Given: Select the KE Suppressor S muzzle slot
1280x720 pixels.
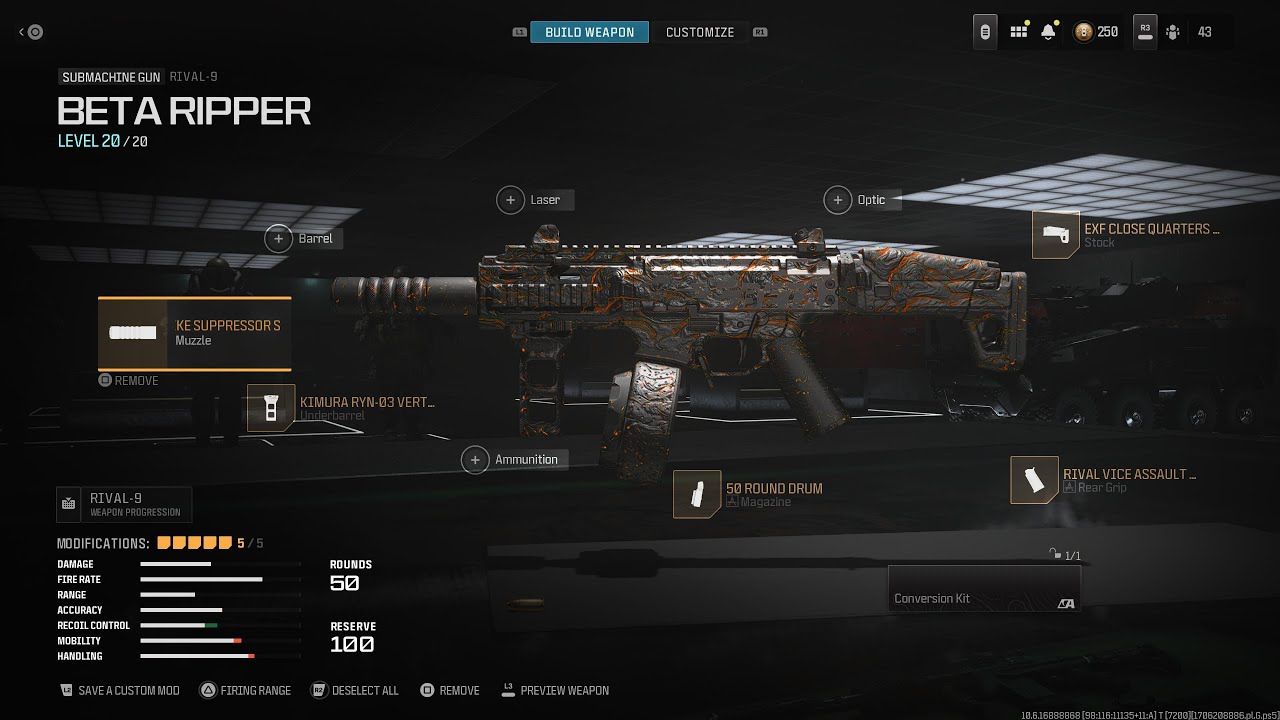Looking at the screenshot, I should 195,333.
